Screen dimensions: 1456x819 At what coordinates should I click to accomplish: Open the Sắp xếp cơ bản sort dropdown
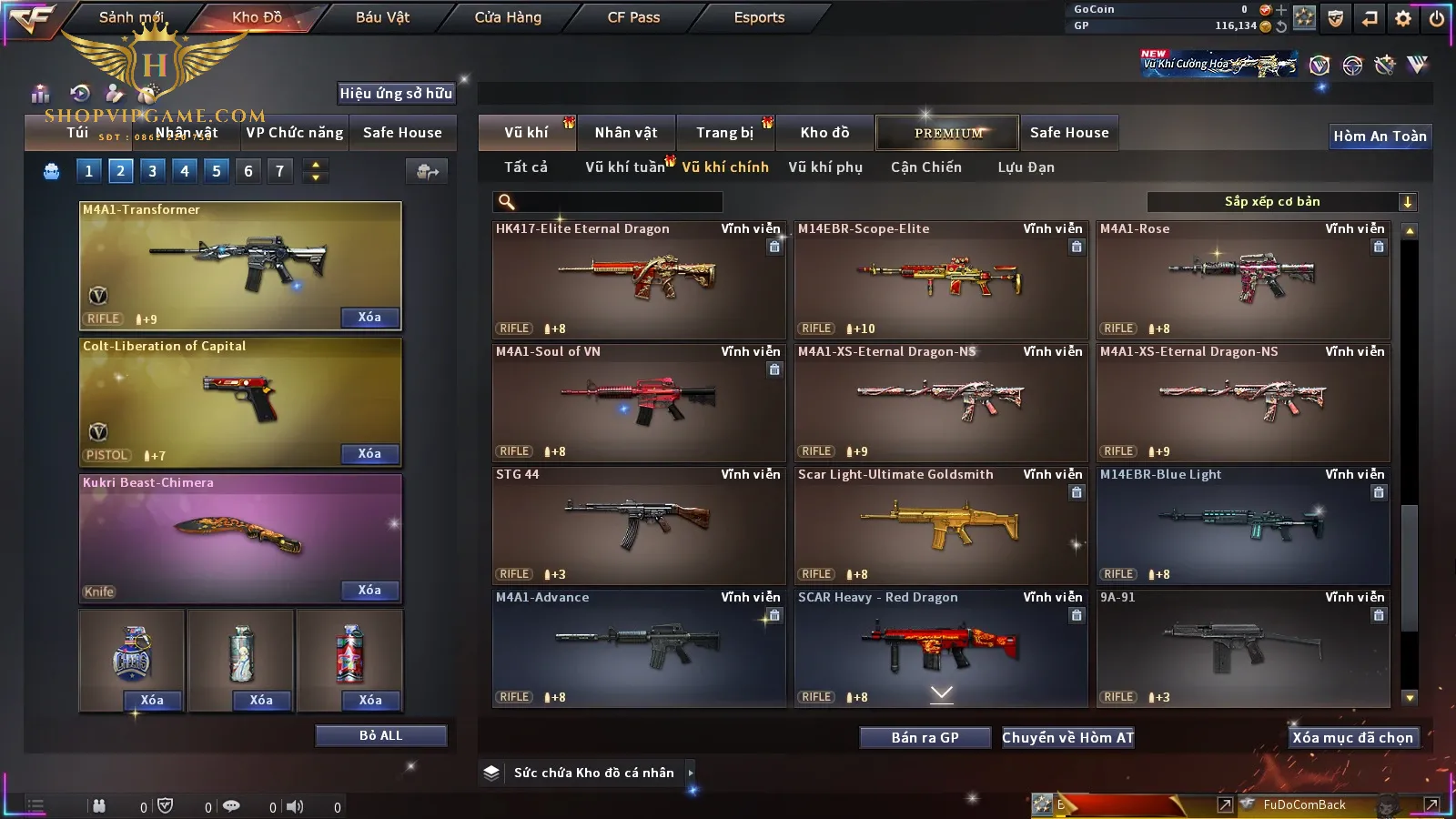[x=1281, y=202]
